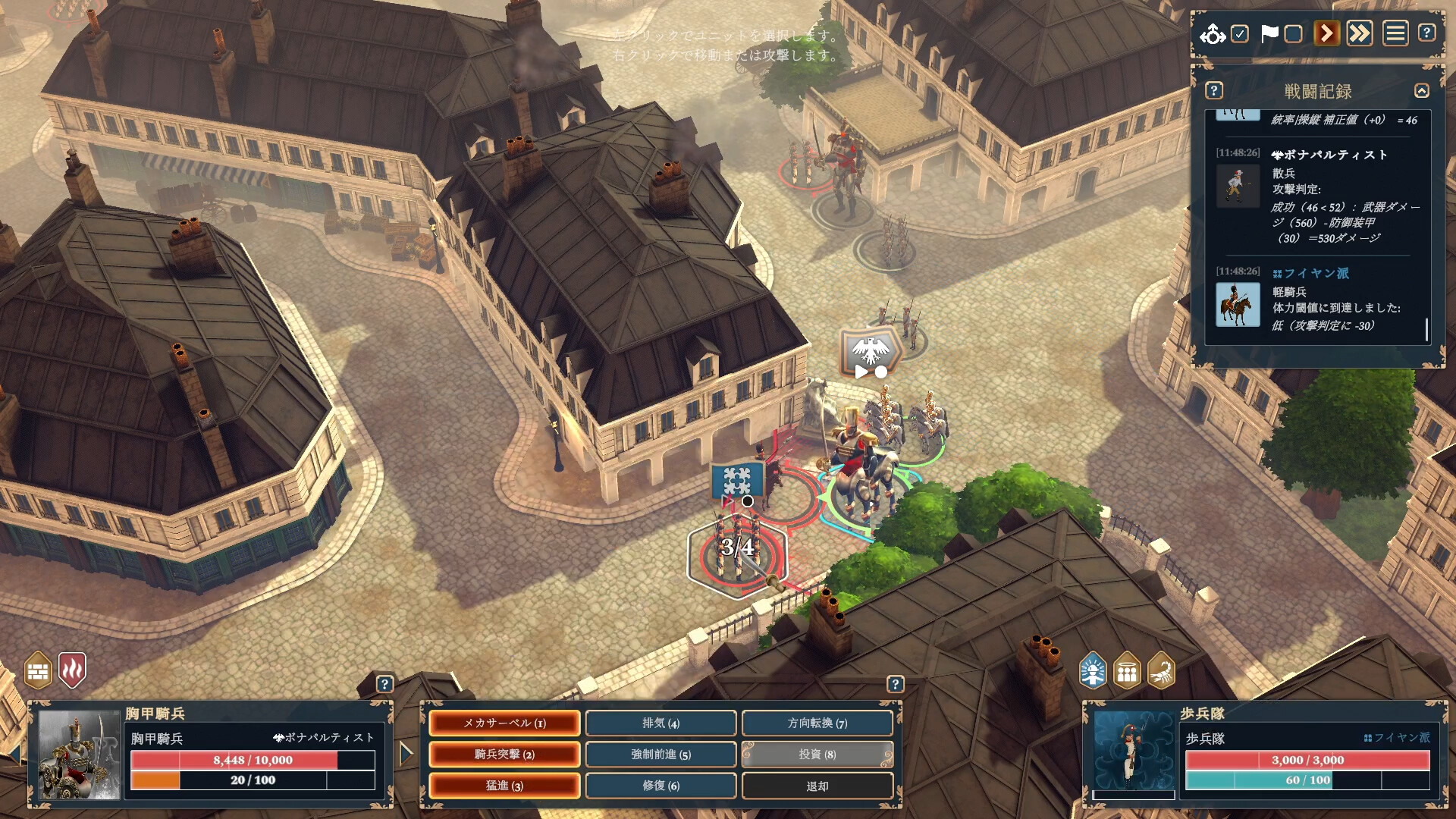Open the three-line hamburger menu
Viewport: 1456px width, 819px height.
coord(1395,33)
